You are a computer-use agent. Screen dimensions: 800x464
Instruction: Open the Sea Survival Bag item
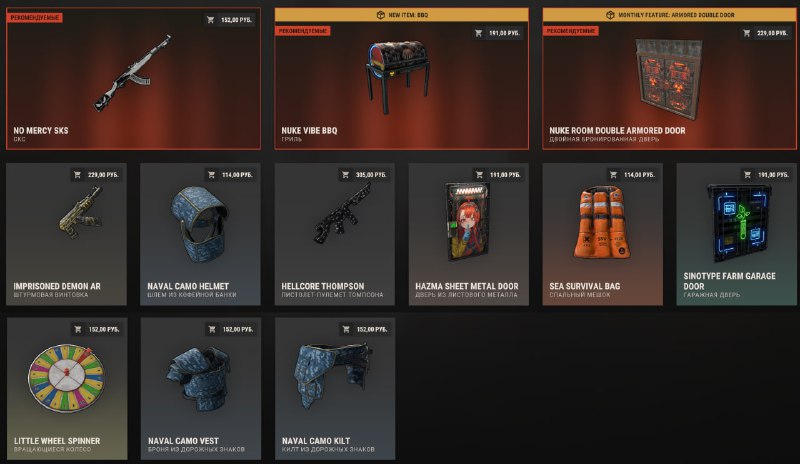(602, 230)
